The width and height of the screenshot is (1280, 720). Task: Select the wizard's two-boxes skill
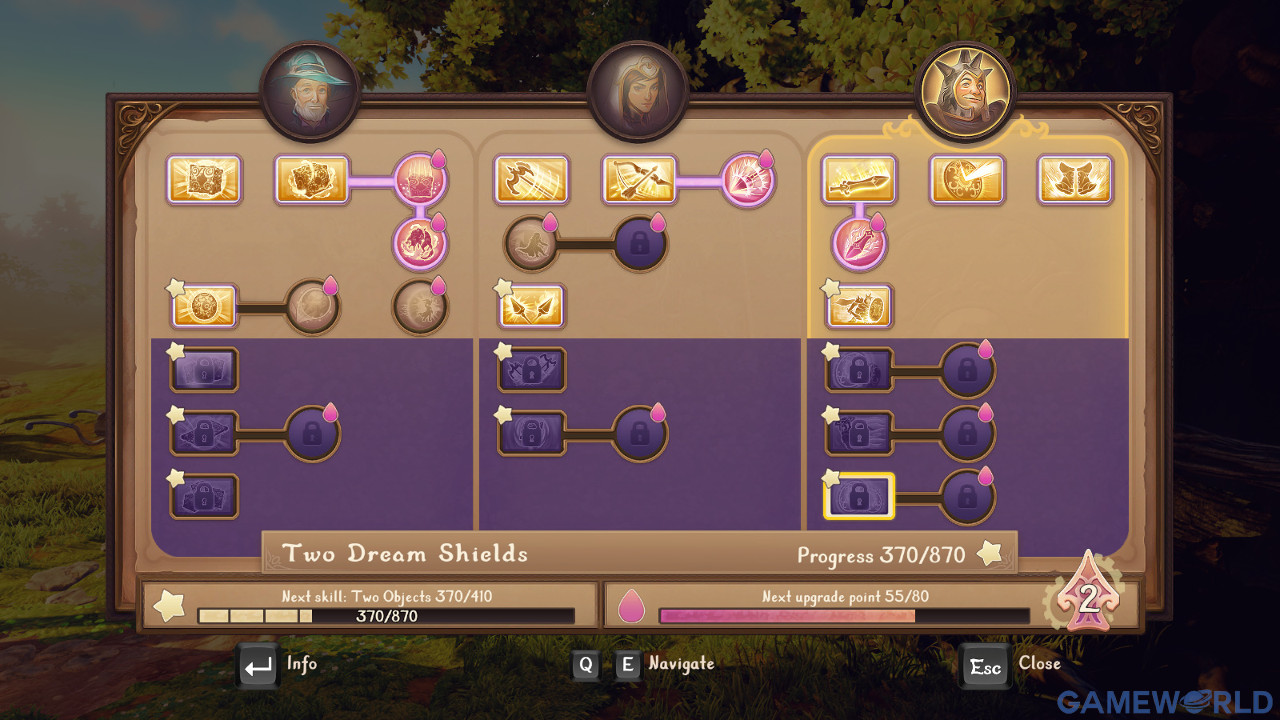pyautogui.click(x=312, y=180)
